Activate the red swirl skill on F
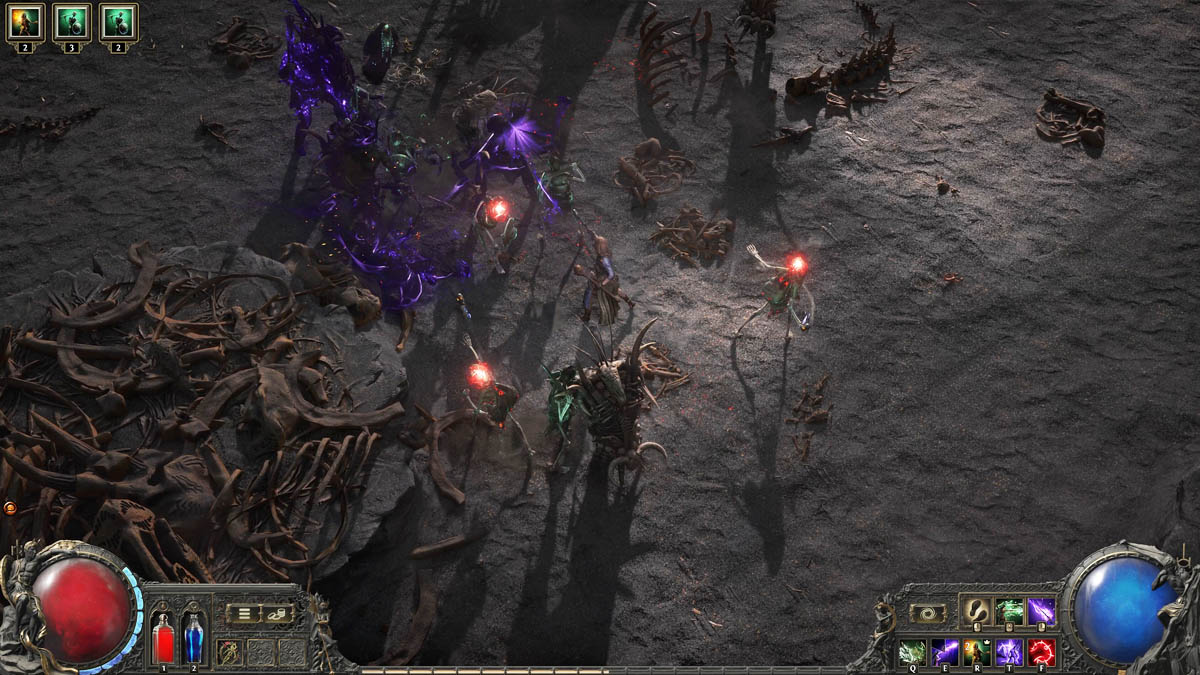The height and width of the screenshot is (675, 1200). [1042, 652]
